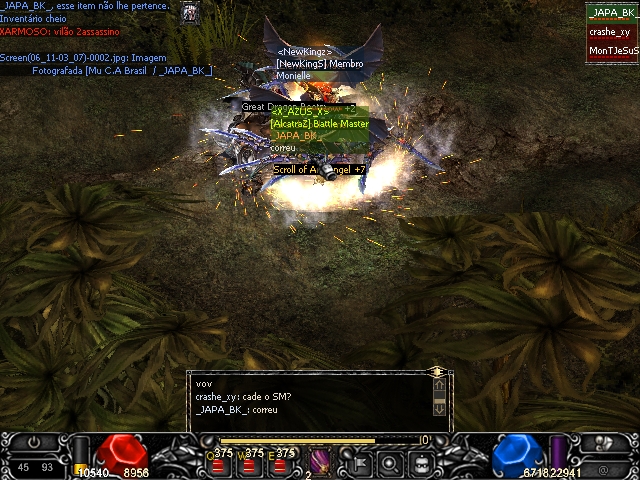Click _JAPA_BK_ in the party list
Viewport: 640px width, 480px height.
pos(611,13)
